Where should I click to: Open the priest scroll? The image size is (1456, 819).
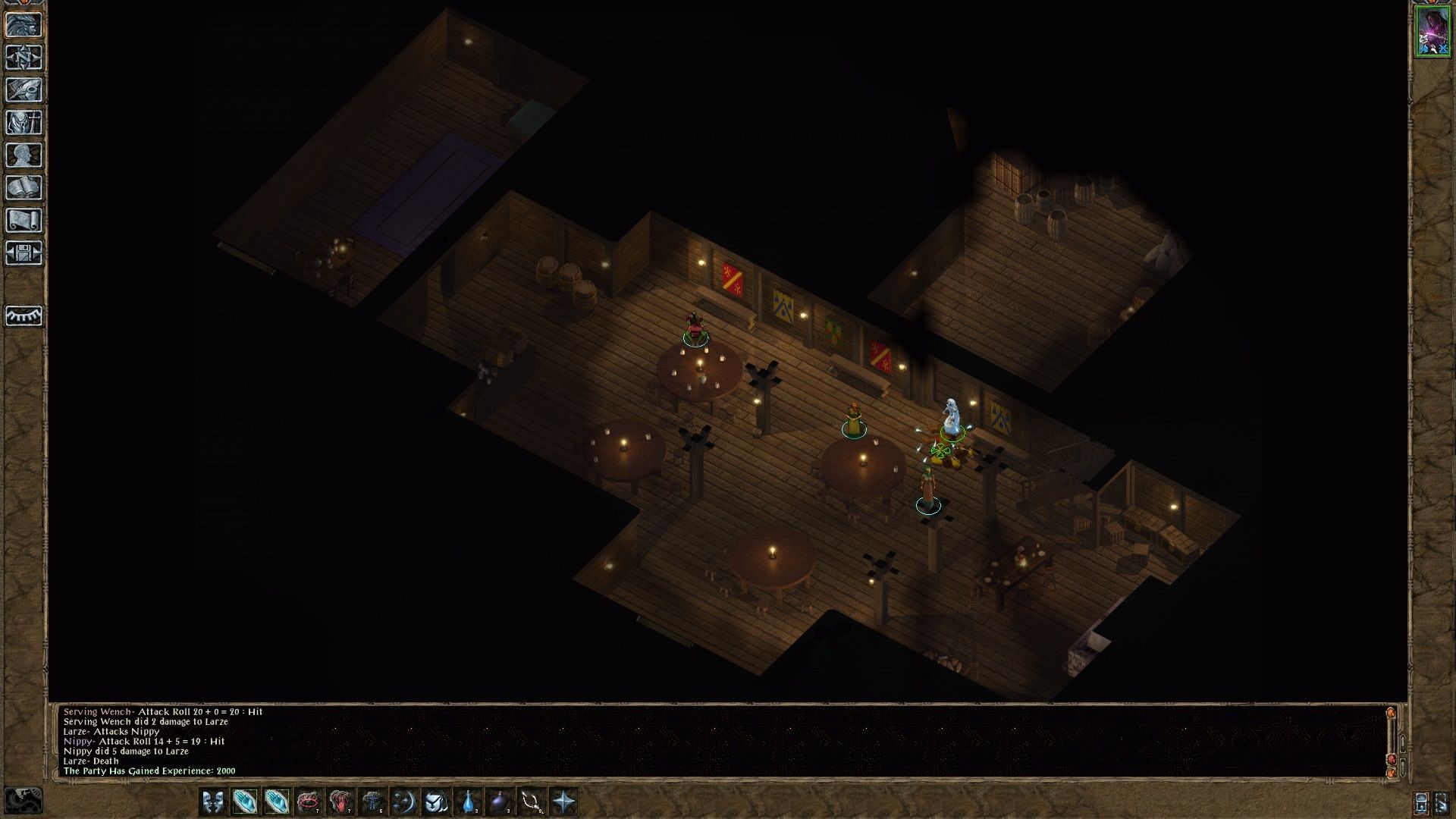pyautogui.click(x=24, y=221)
